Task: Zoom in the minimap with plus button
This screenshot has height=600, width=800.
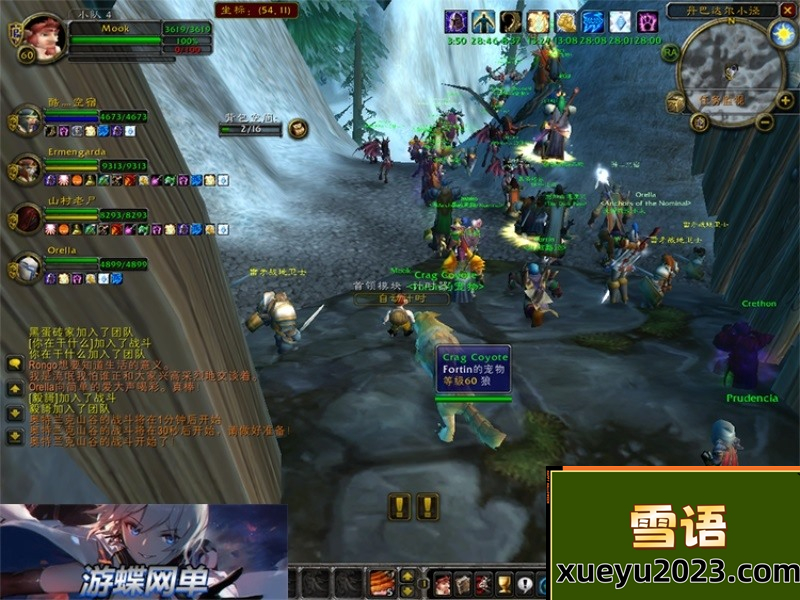Action: tap(783, 101)
